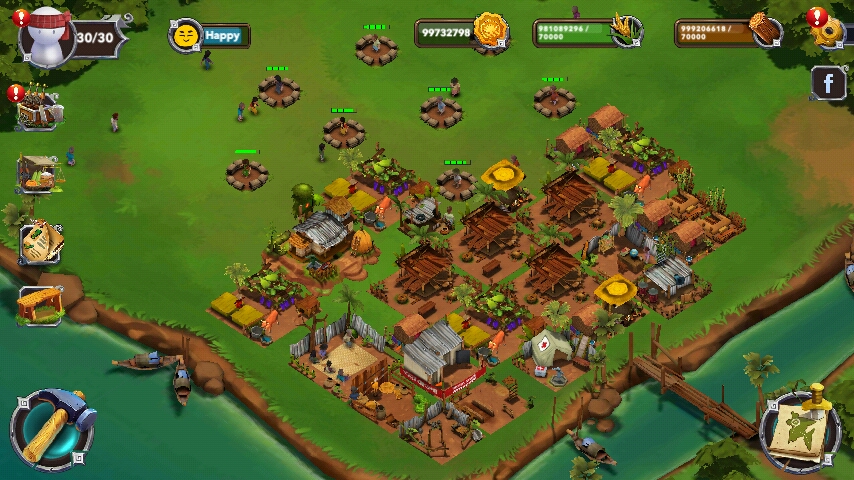Open the hammer build menu
This screenshot has height=480, width=854.
pyautogui.click(x=50, y=428)
